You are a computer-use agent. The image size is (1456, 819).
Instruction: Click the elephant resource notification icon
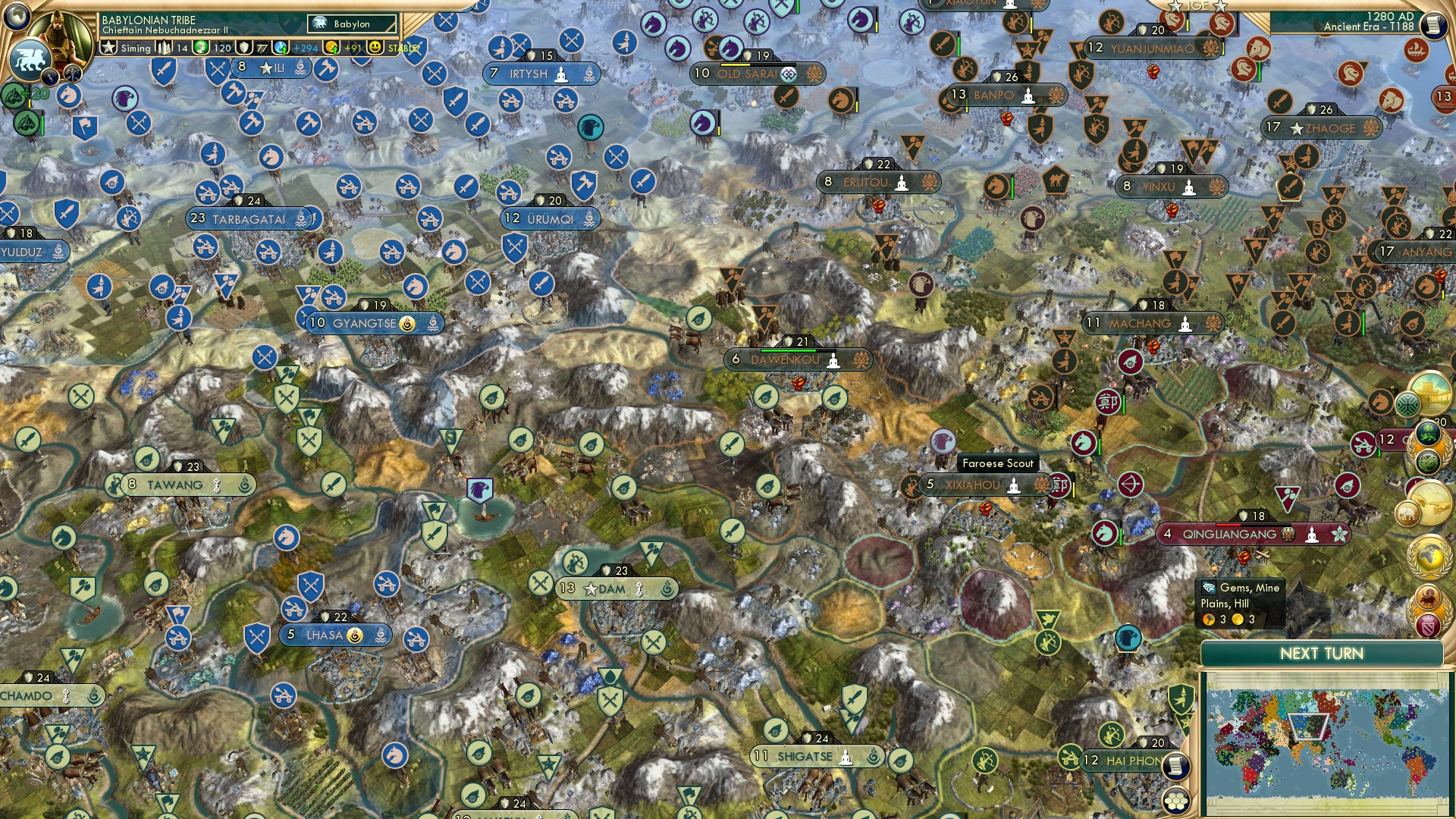coord(1408,513)
